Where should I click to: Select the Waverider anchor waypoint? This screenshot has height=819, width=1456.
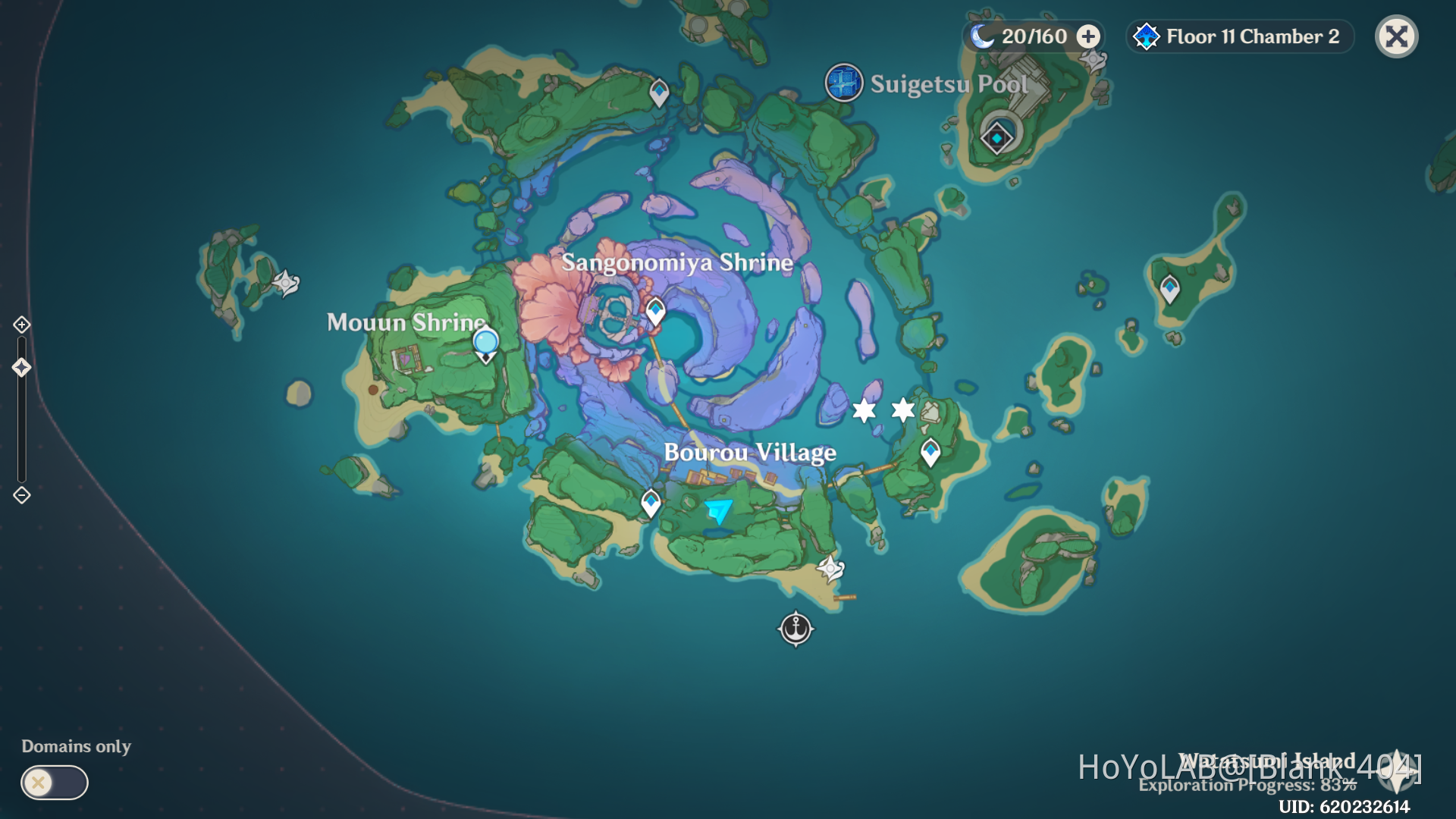(795, 629)
